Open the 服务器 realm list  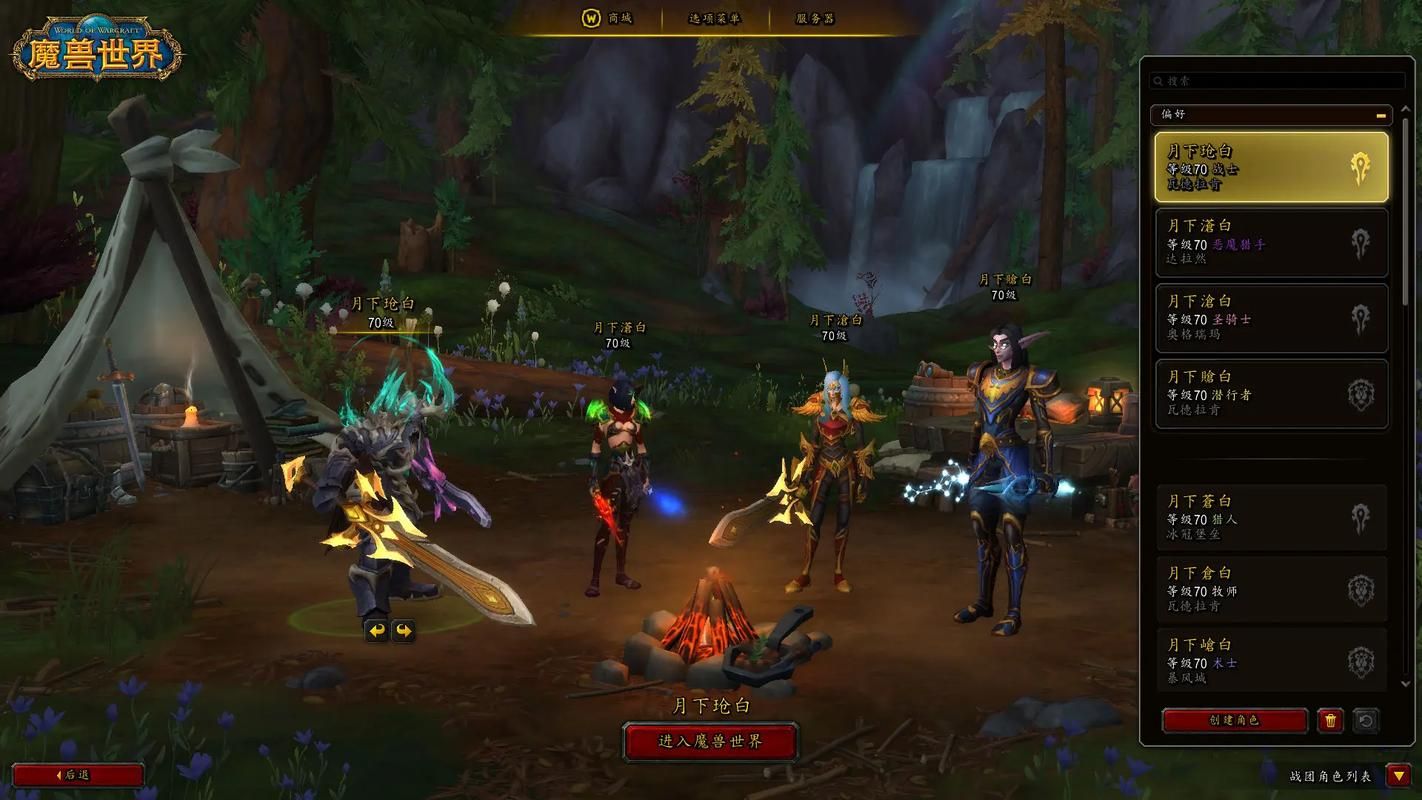pos(815,19)
